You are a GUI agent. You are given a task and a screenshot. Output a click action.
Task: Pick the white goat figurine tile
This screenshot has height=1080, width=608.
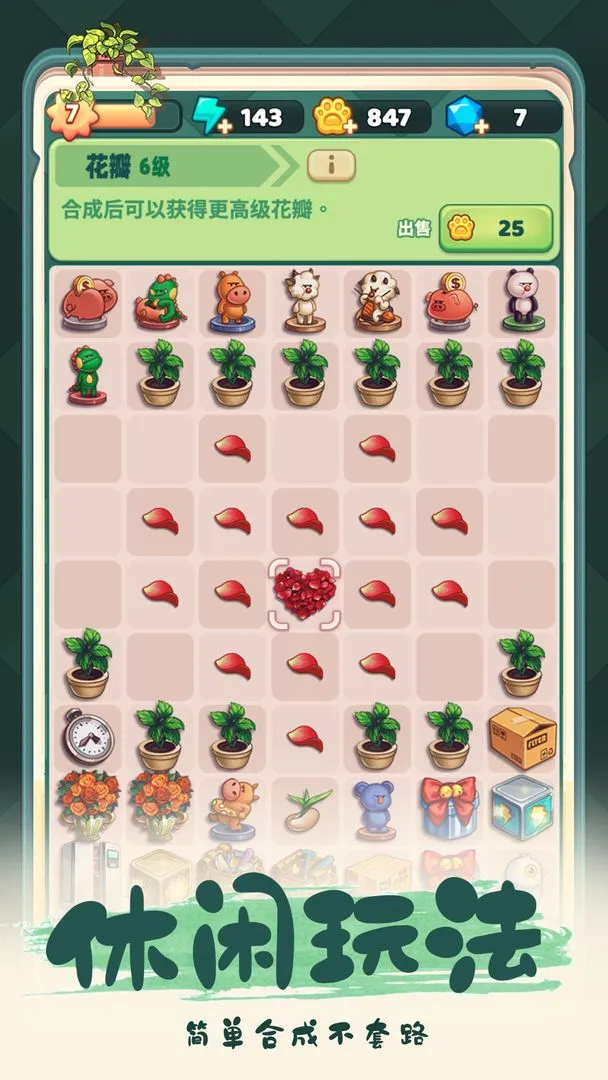304,301
